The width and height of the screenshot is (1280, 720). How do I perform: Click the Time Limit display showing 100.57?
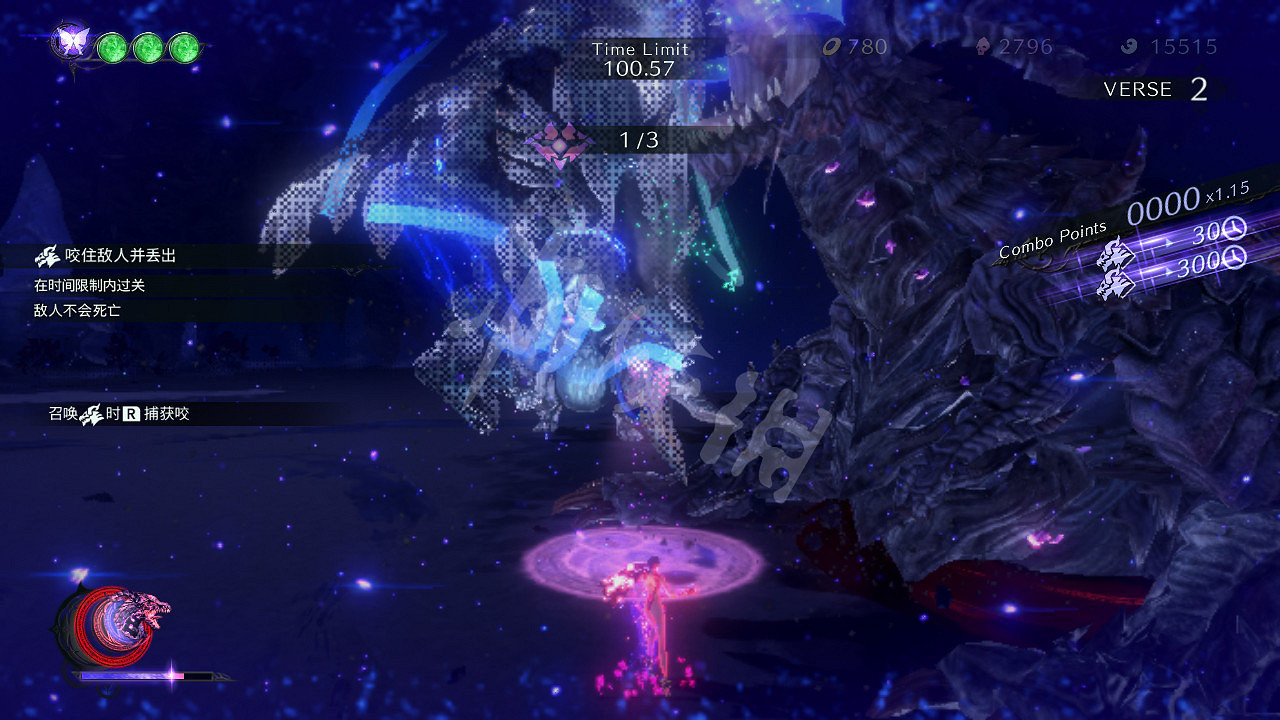click(640, 58)
